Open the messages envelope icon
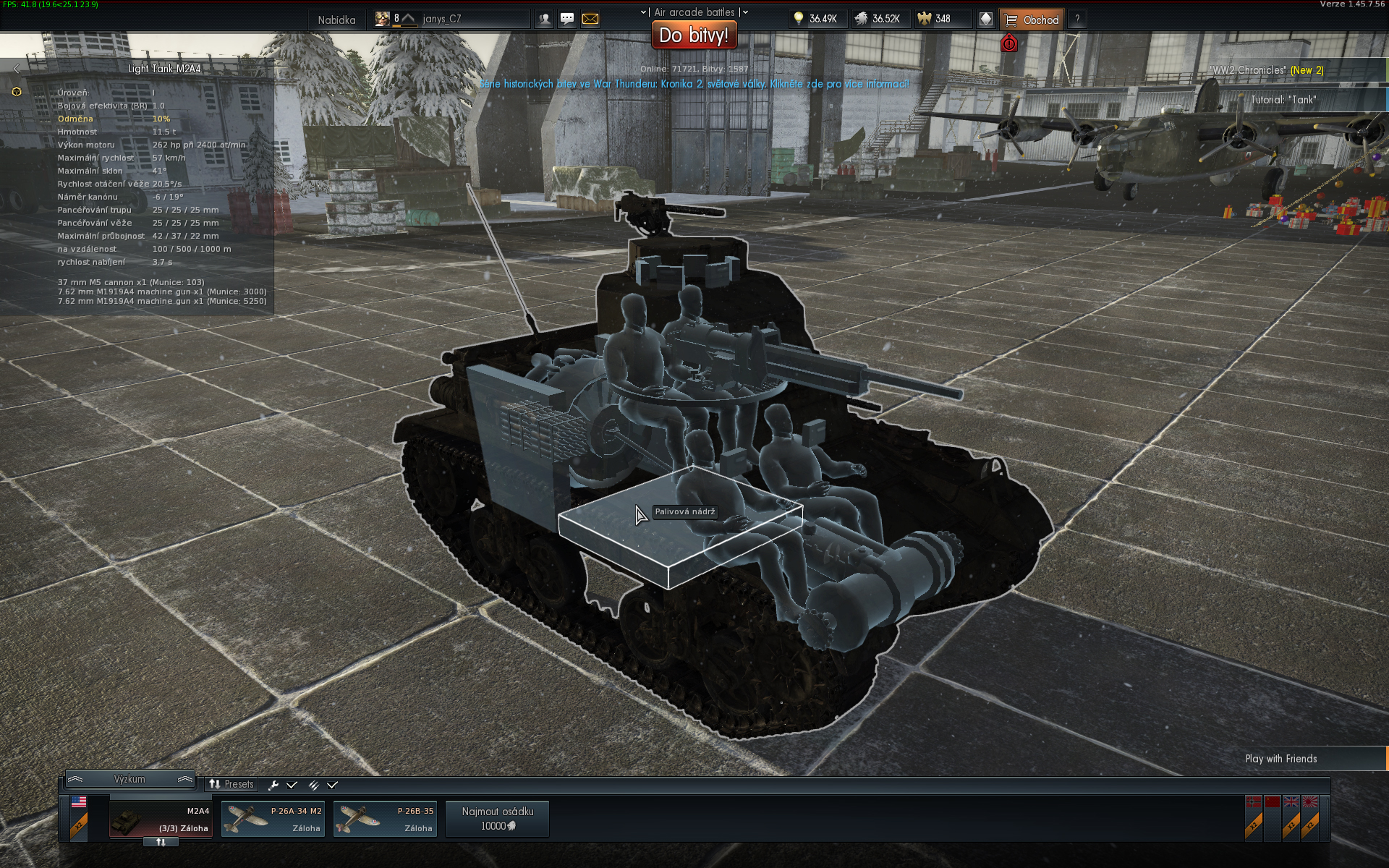 coord(589,17)
